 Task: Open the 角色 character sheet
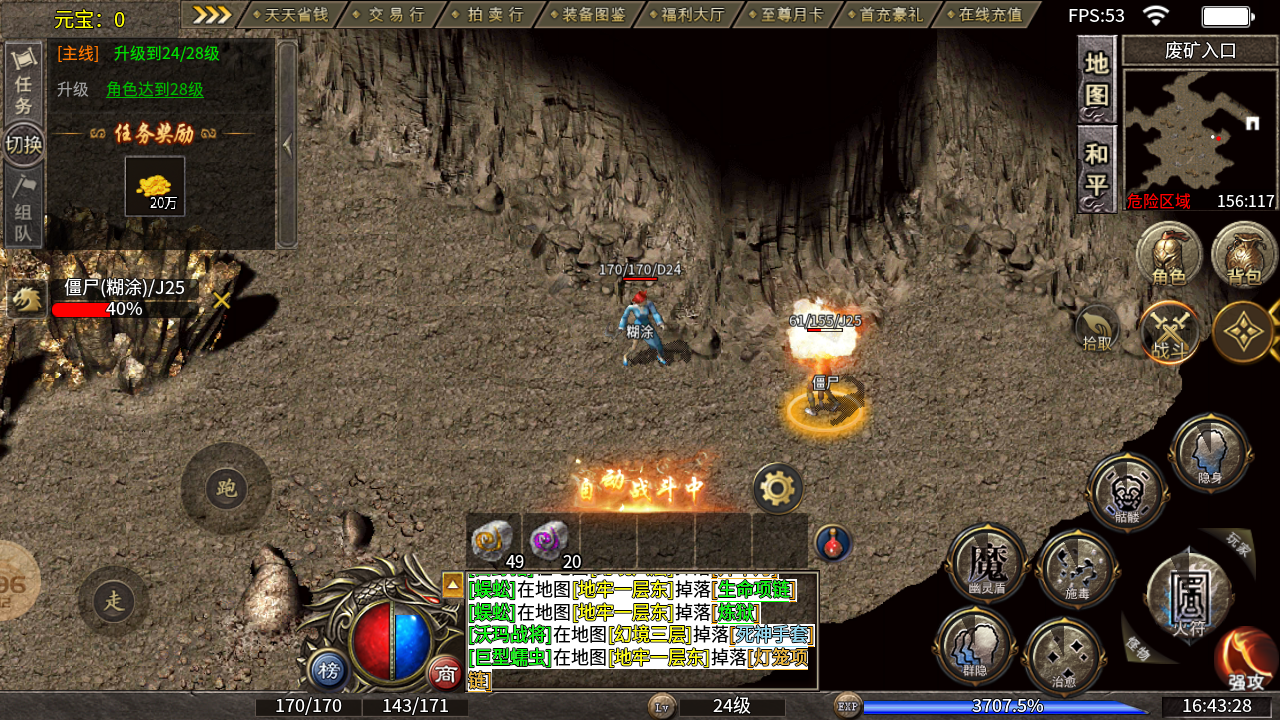click(x=1168, y=255)
